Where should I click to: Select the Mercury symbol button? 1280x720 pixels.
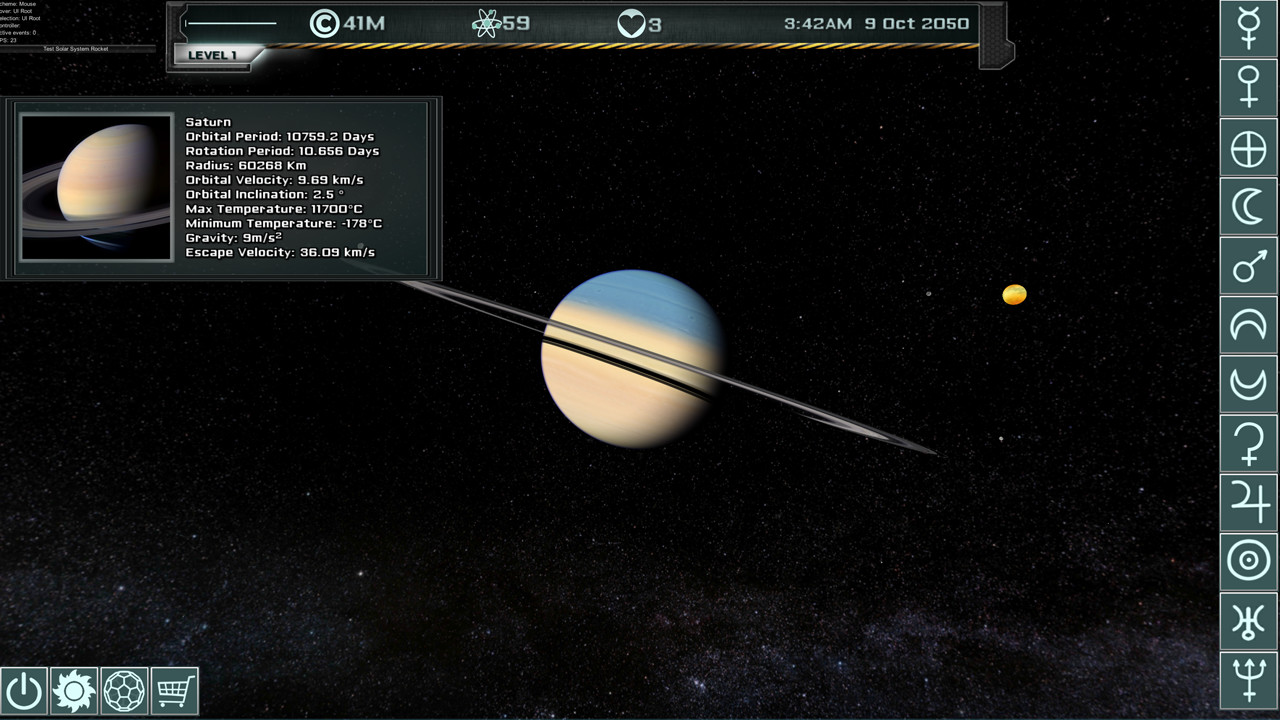pos(1249,27)
